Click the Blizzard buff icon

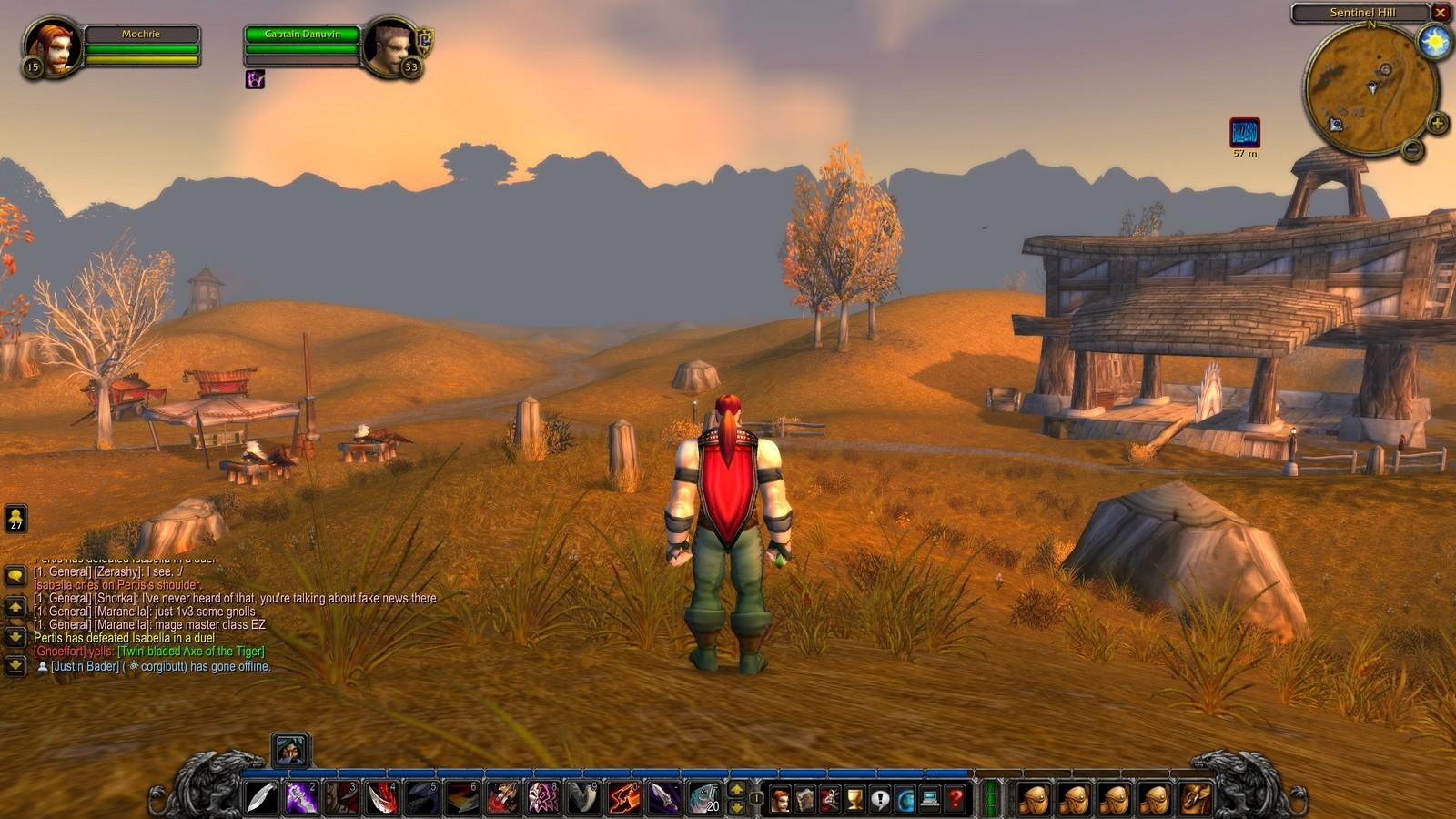tap(1244, 133)
